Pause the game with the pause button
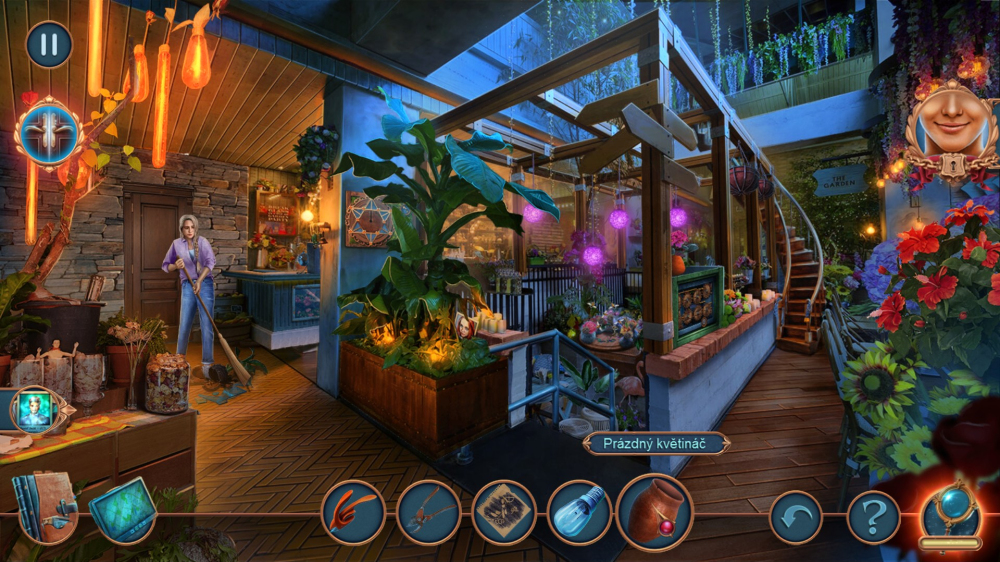This screenshot has height=562, width=1000. tap(49, 45)
